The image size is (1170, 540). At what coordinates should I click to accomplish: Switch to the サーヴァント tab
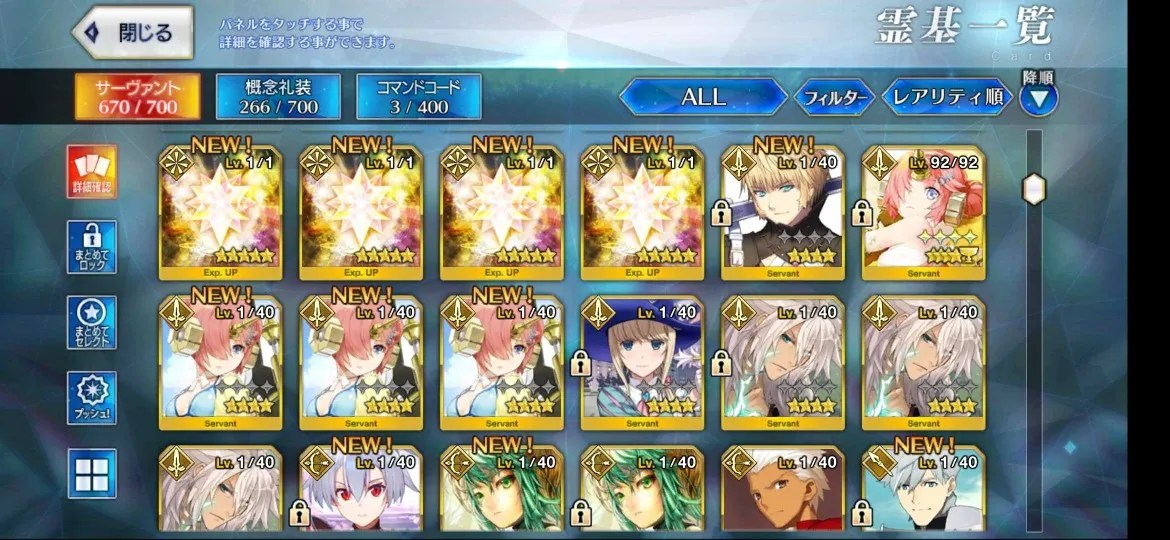pos(136,96)
